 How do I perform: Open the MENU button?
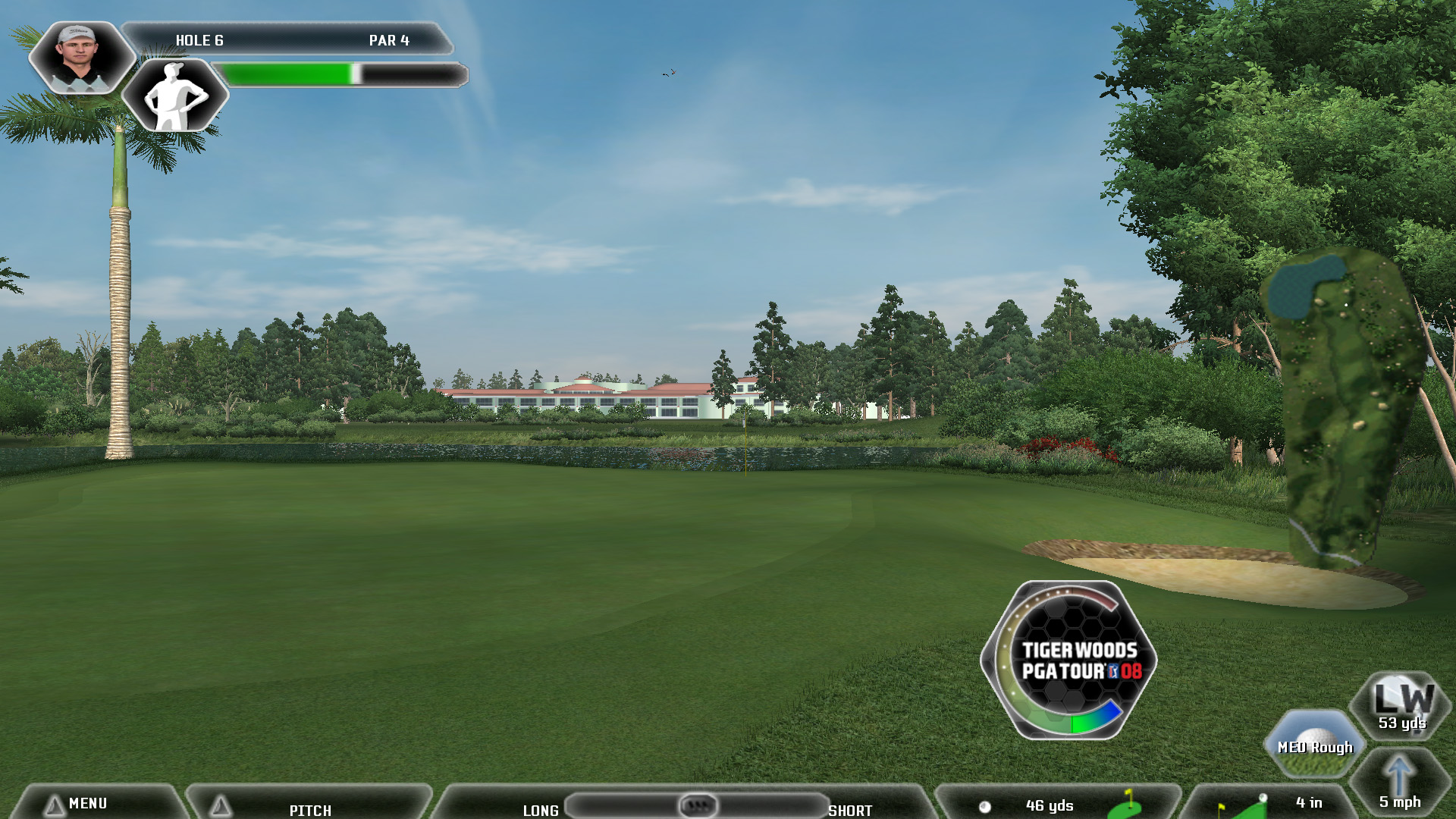coord(87,804)
